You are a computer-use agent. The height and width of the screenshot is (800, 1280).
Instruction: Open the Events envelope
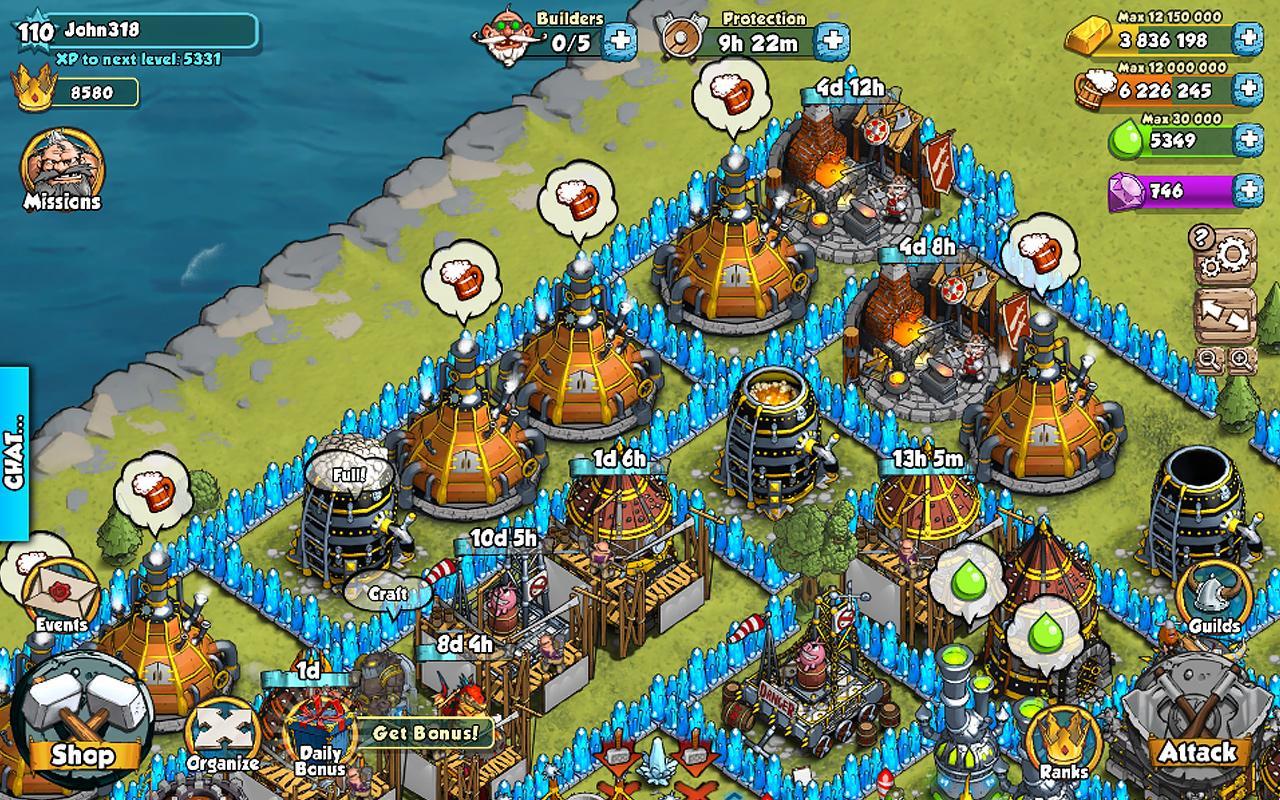click(x=62, y=597)
